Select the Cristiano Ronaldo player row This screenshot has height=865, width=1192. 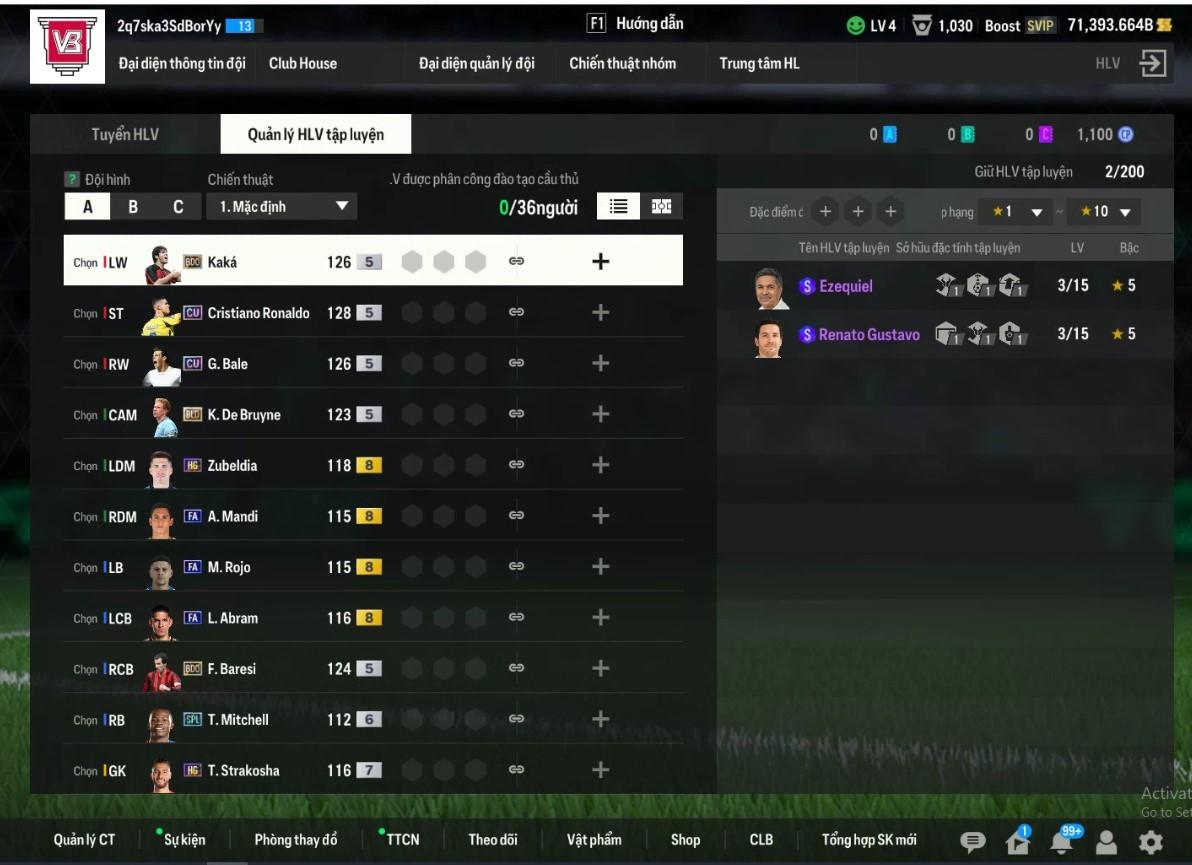[x=258, y=313]
